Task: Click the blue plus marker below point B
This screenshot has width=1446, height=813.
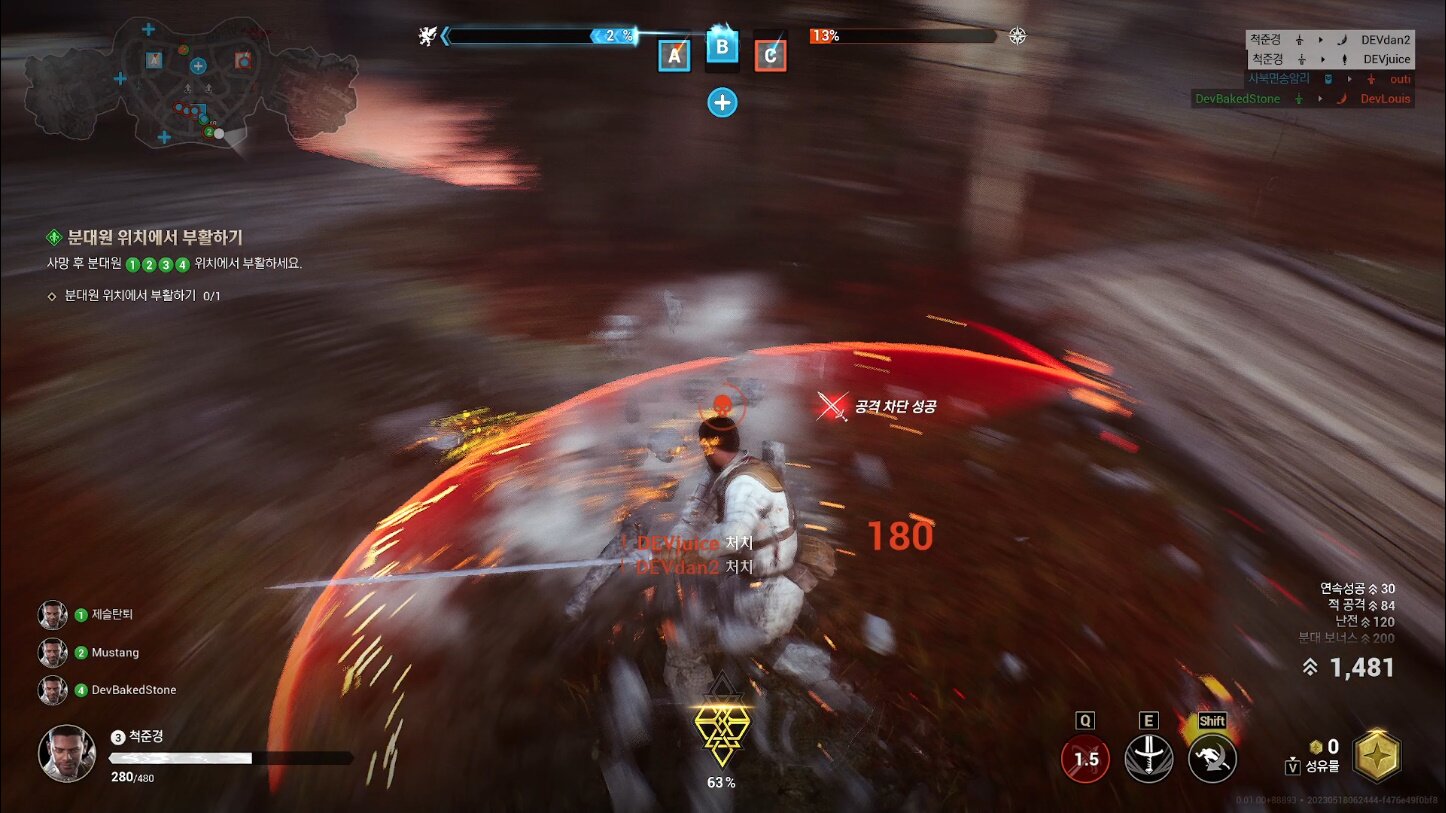Action: 722,102
